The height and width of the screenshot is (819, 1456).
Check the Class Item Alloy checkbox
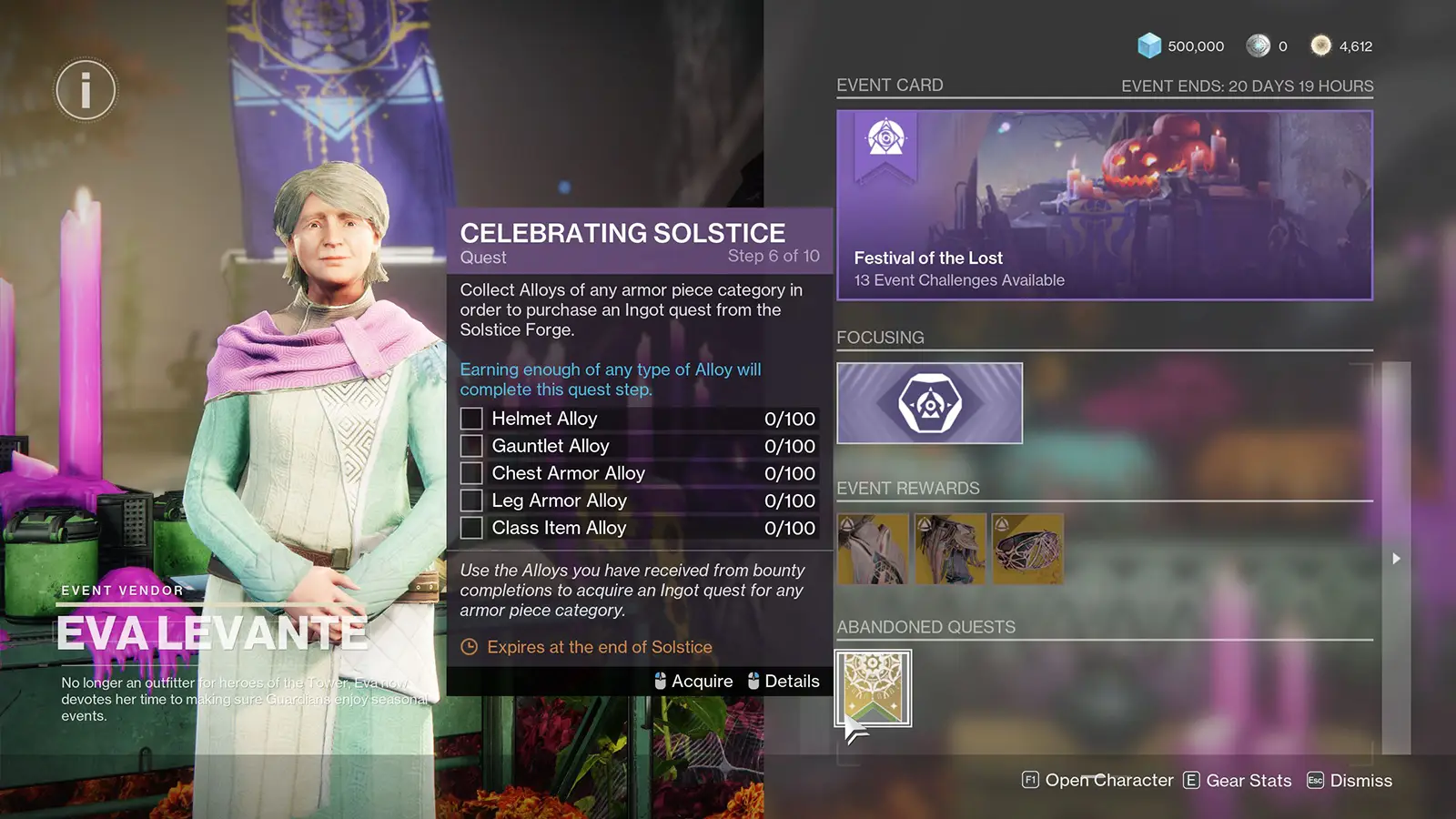tap(471, 527)
